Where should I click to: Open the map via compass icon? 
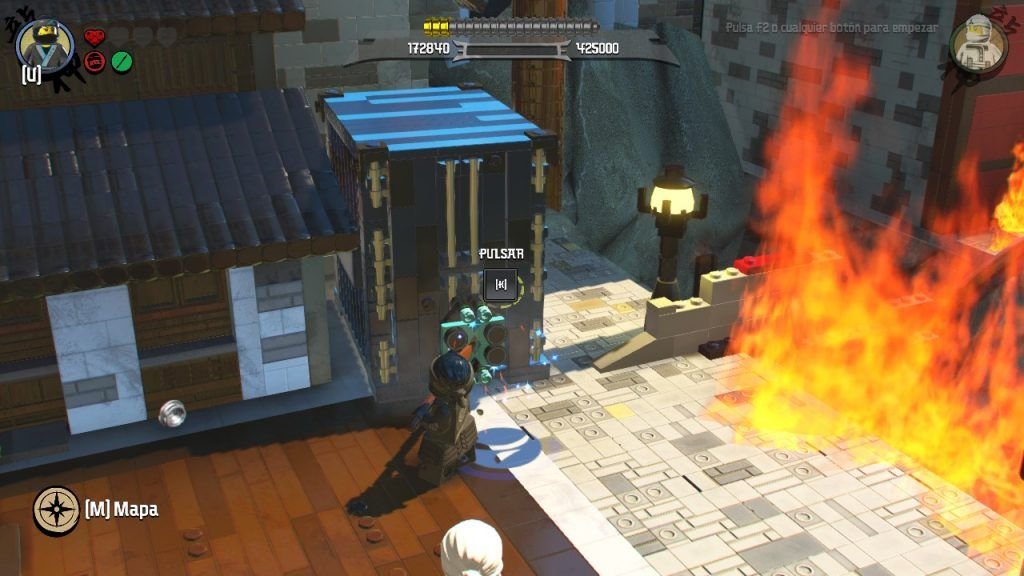coord(56,510)
